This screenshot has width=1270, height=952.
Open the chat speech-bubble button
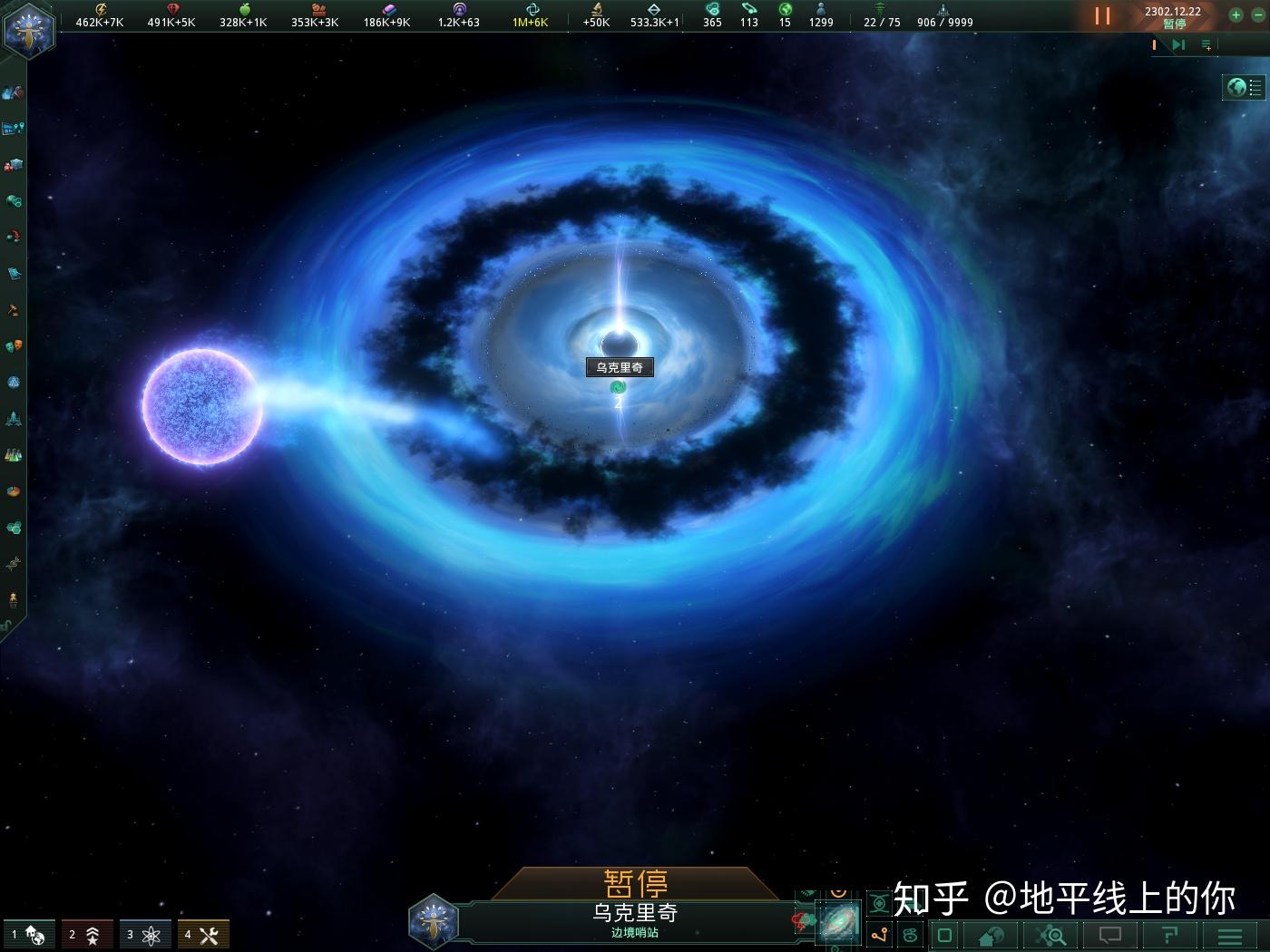click(x=1109, y=936)
